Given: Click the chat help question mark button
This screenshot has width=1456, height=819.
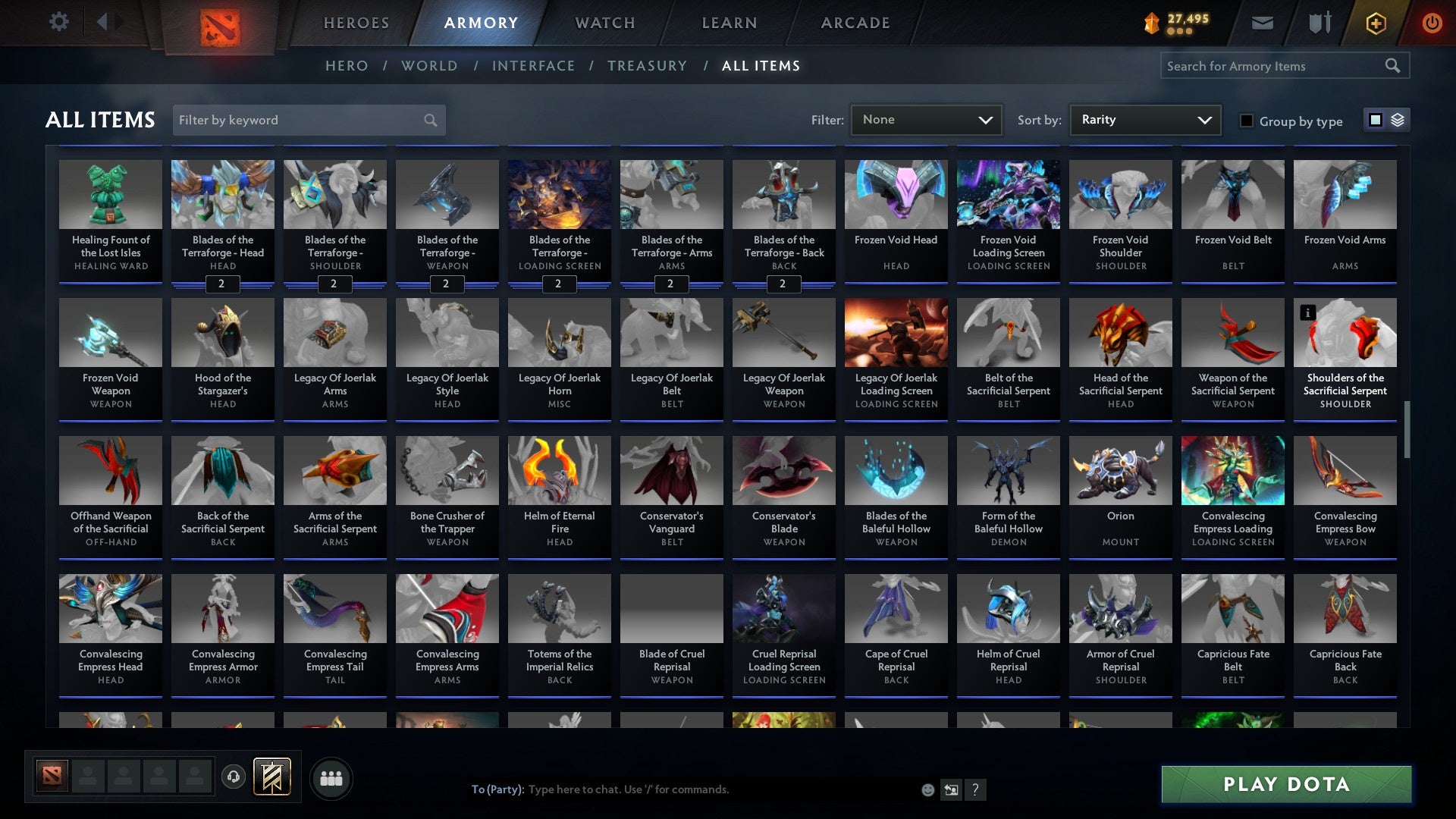Looking at the screenshot, I should (x=975, y=789).
